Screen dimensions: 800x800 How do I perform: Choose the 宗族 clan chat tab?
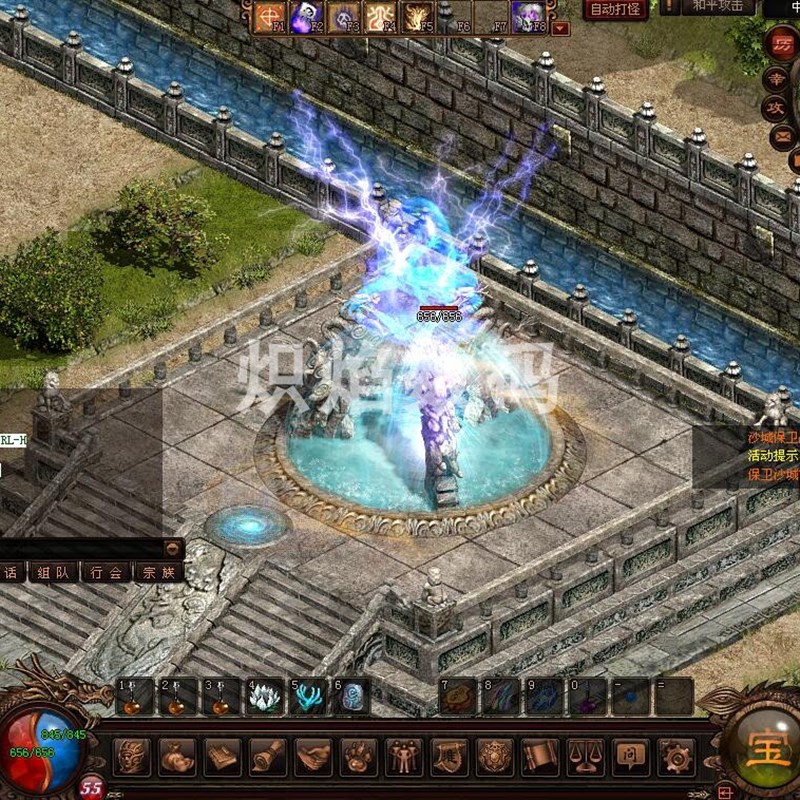[160, 573]
